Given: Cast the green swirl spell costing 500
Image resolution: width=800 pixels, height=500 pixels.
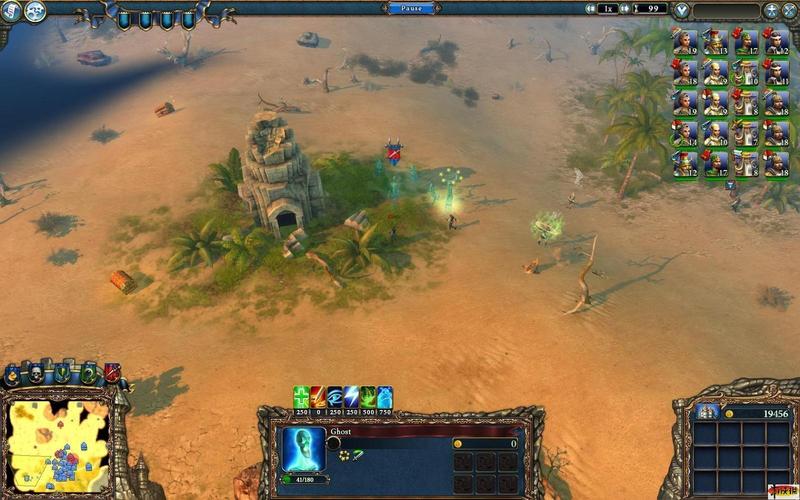Looking at the screenshot, I should point(368,397).
